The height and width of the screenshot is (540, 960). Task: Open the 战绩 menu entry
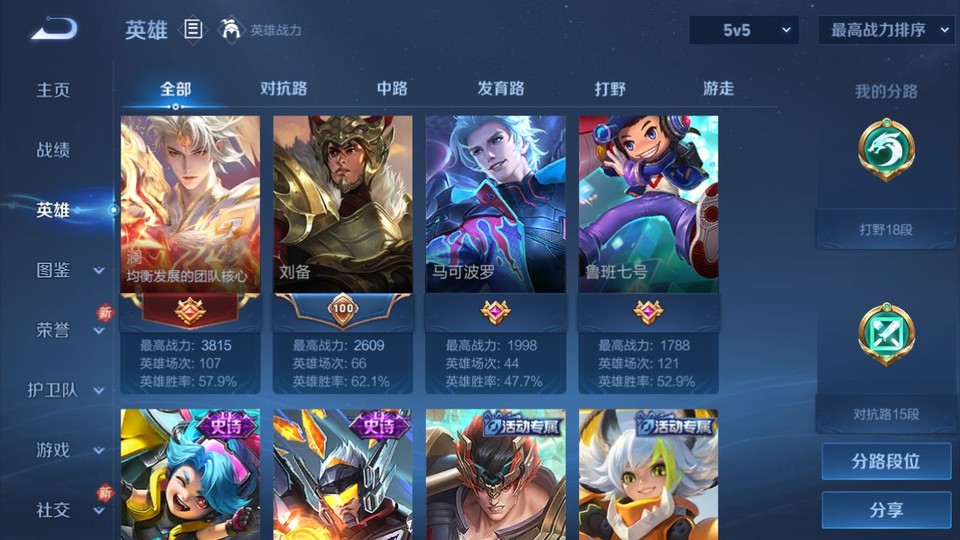point(54,150)
